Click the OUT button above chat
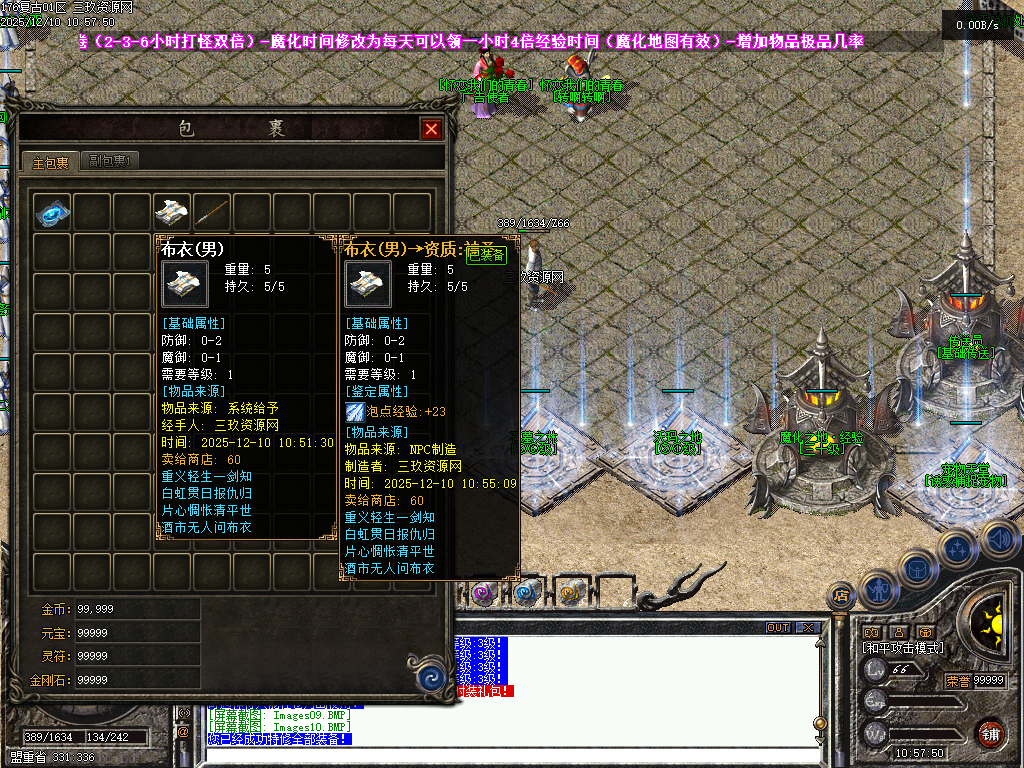1024x768 pixels. click(x=777, y=628)
